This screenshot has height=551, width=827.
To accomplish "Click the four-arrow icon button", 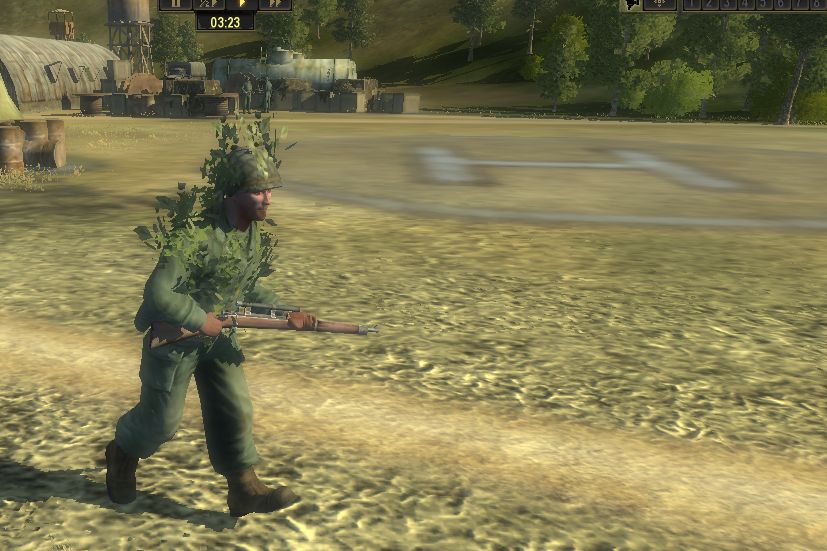I will [660, 4].
